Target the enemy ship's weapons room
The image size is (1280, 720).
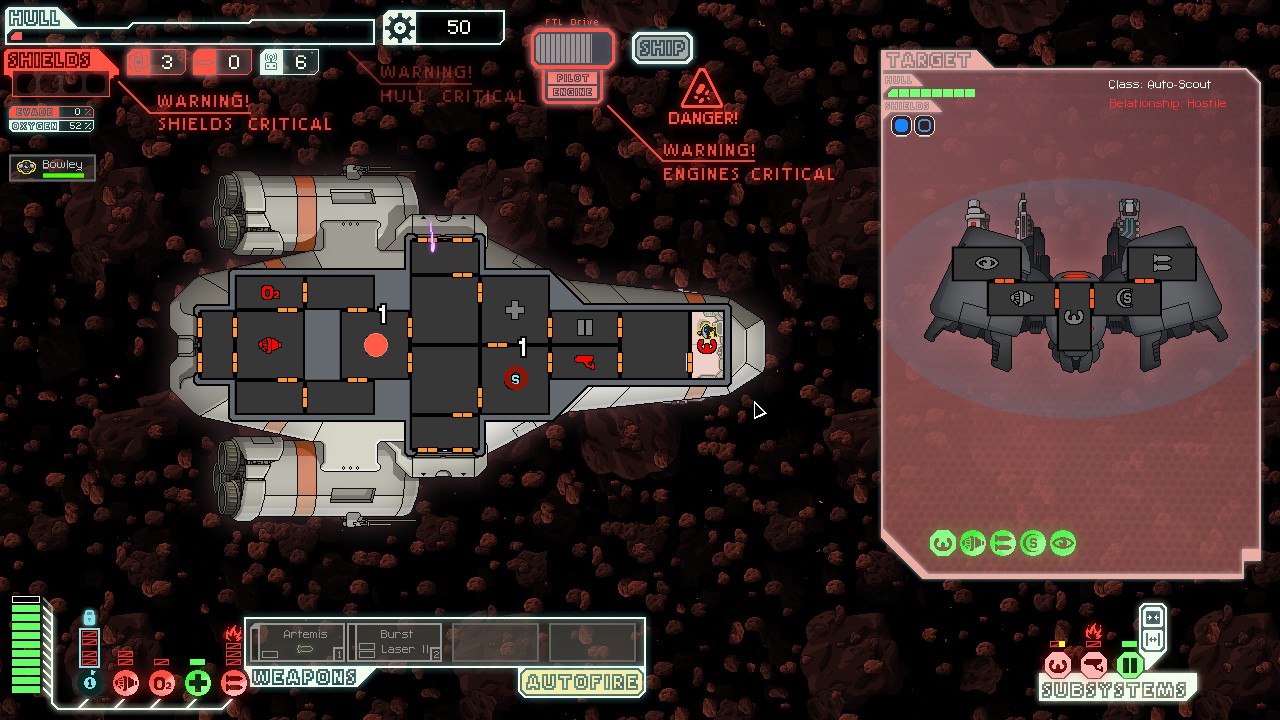pyautogui.click(x=1161, y=263)
